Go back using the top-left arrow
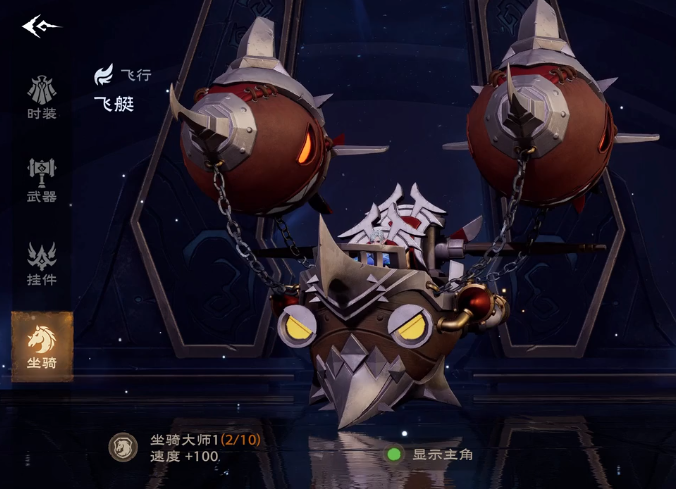Screen dimensions: 676x489 41,26
